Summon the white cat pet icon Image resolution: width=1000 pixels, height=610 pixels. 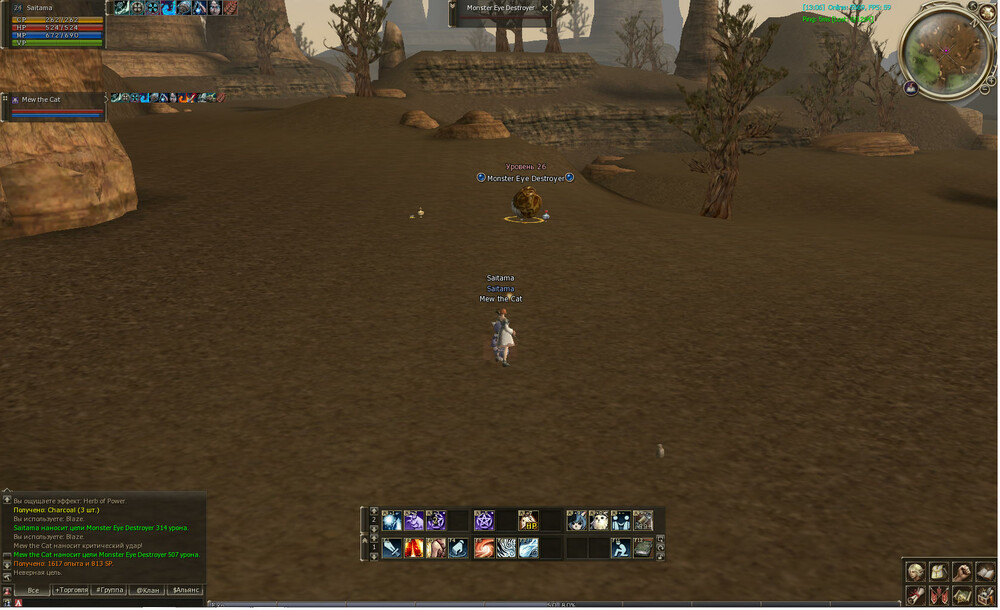point(599,520)
